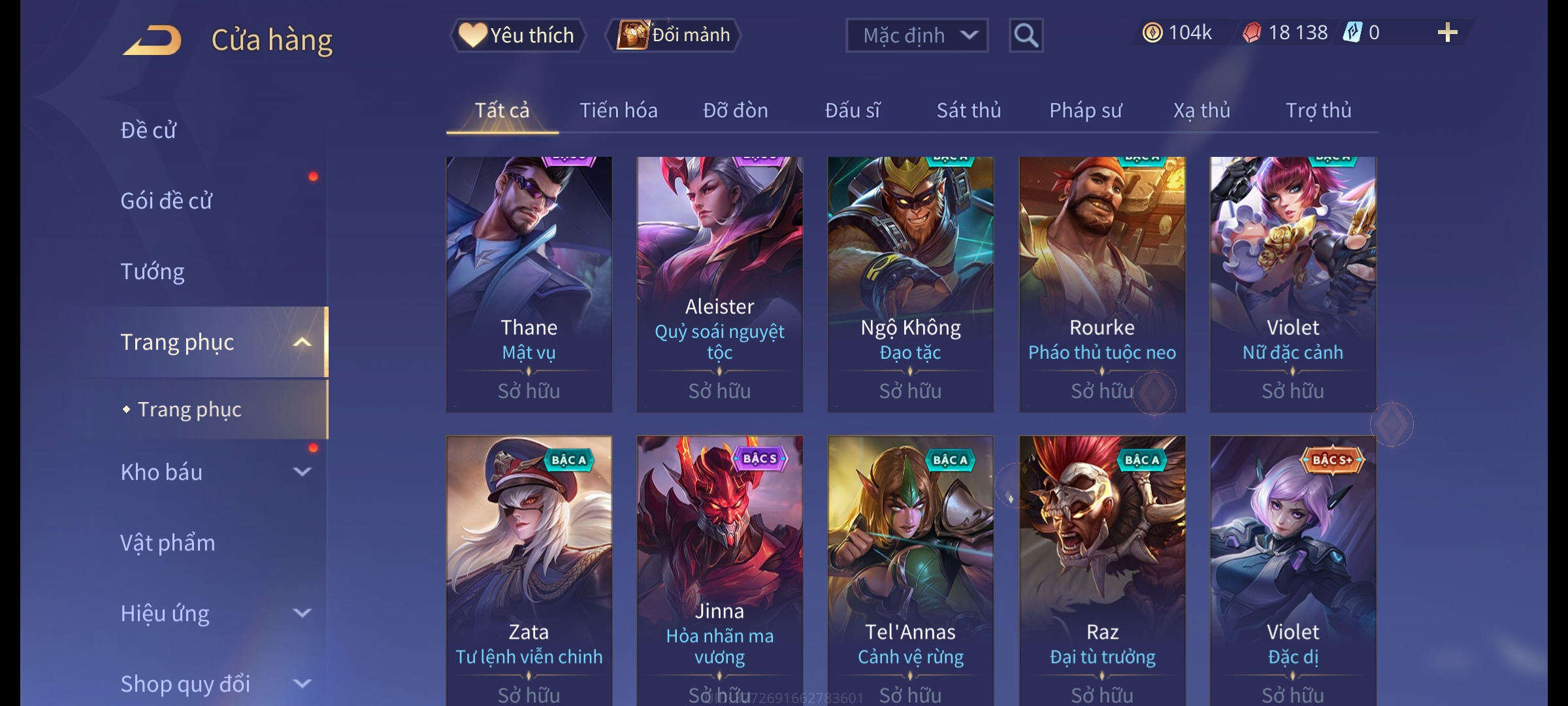
Task: Choose the Trợ thủ tab
Action: tap(1318, 110)
